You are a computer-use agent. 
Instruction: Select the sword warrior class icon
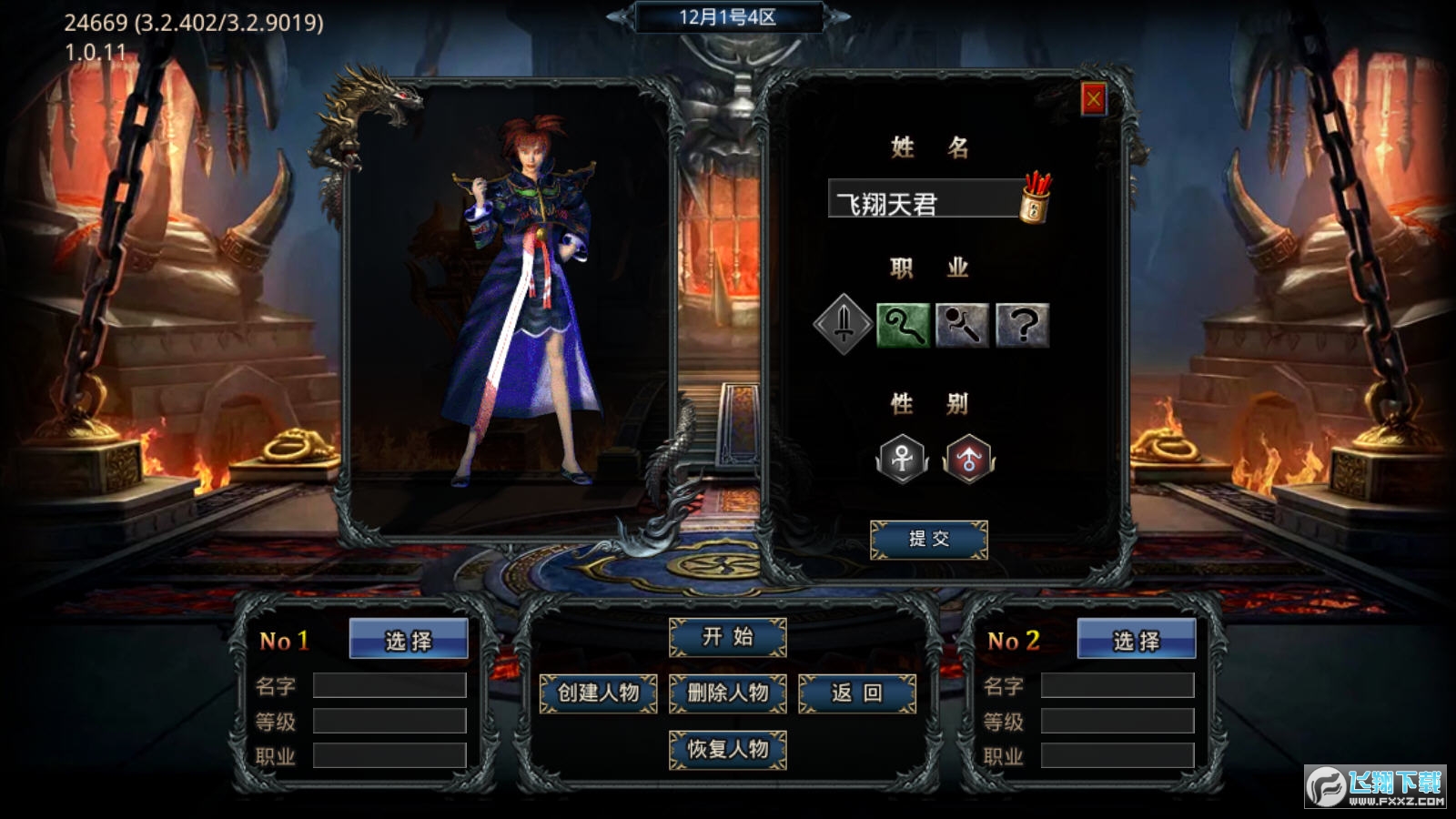pos(842,323)
